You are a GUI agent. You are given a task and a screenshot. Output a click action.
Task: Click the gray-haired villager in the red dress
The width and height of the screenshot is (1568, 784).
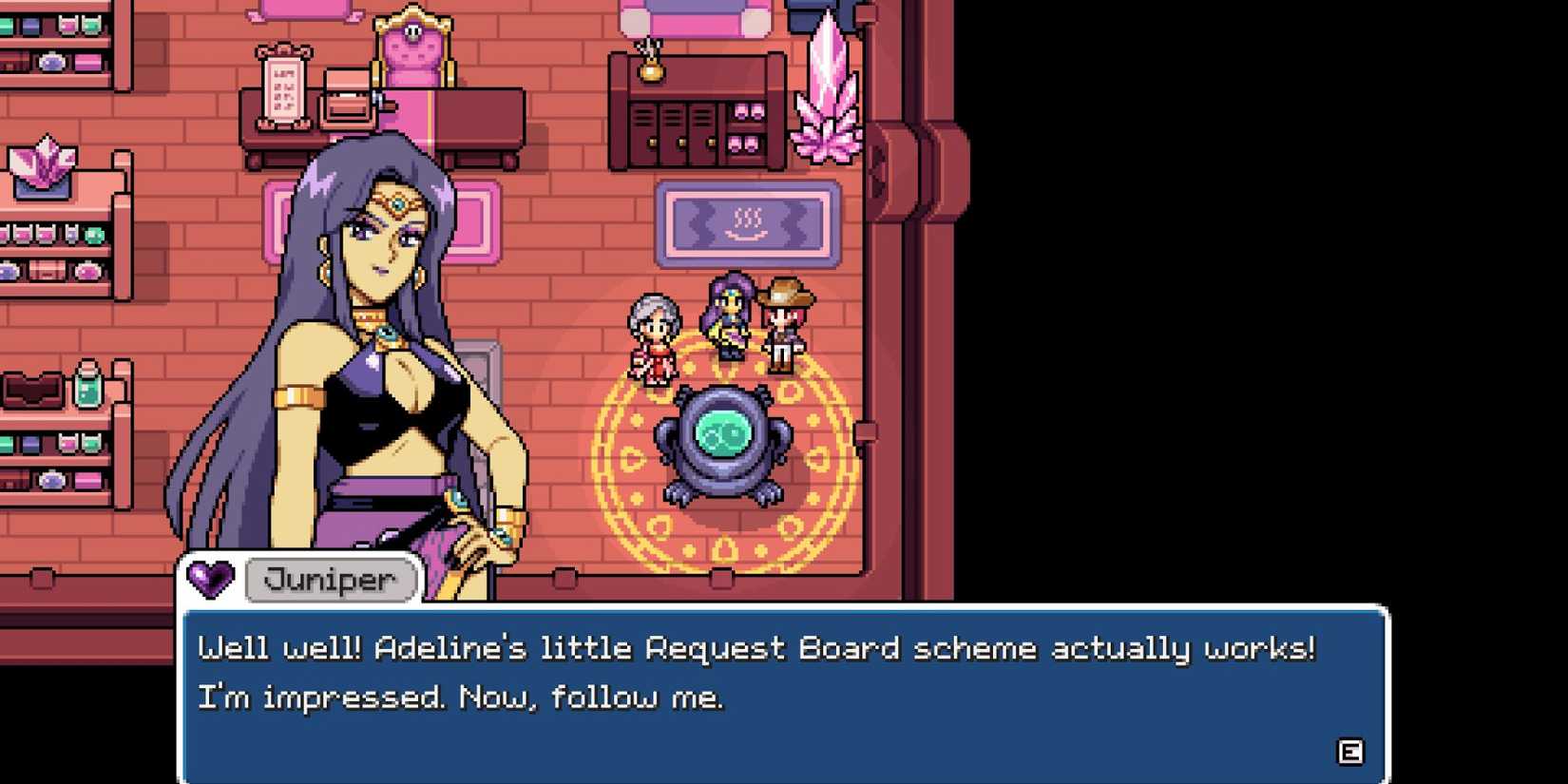coord(655,333)
